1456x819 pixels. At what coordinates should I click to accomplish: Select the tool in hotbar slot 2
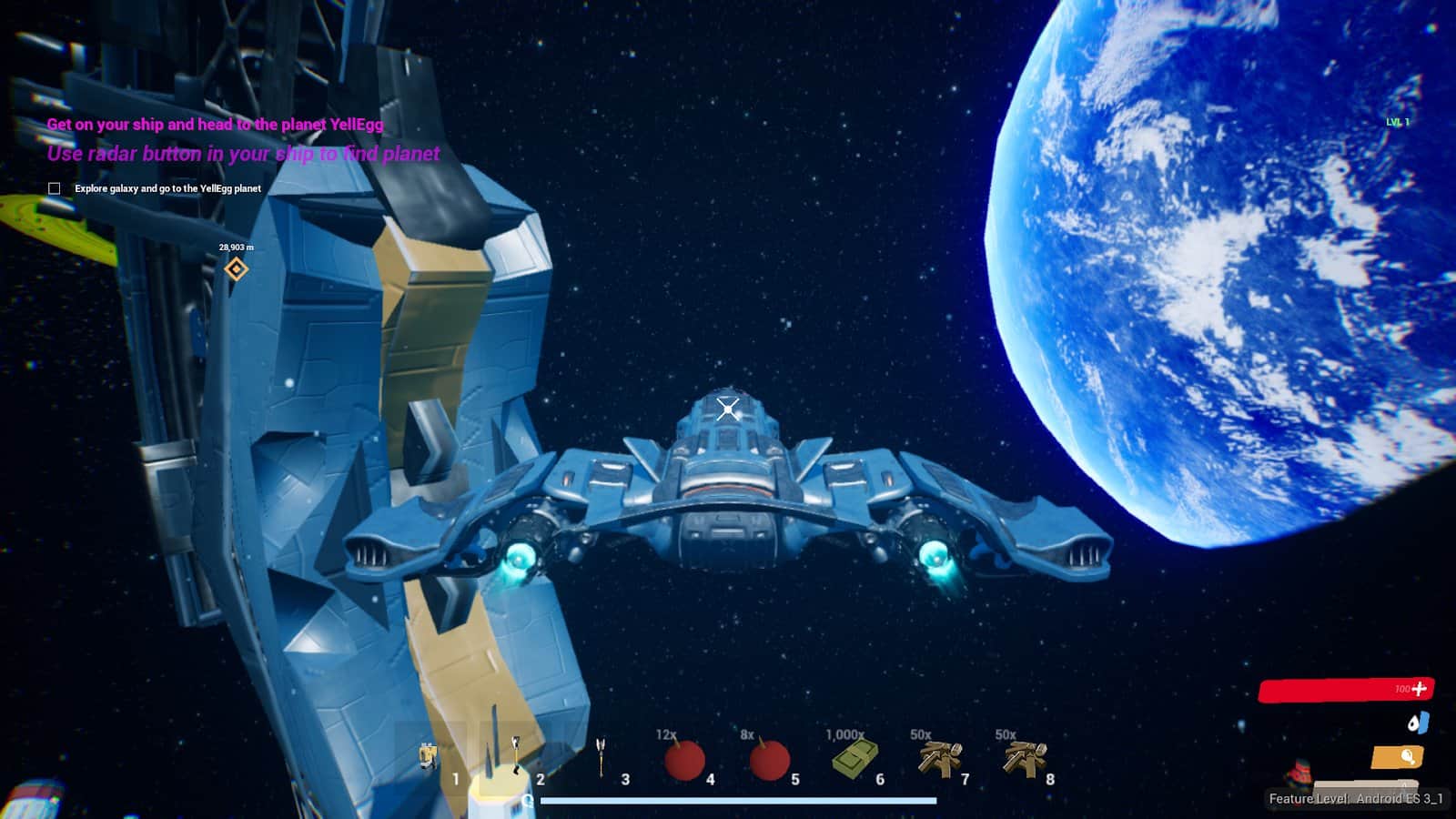(x=515, y=757)
